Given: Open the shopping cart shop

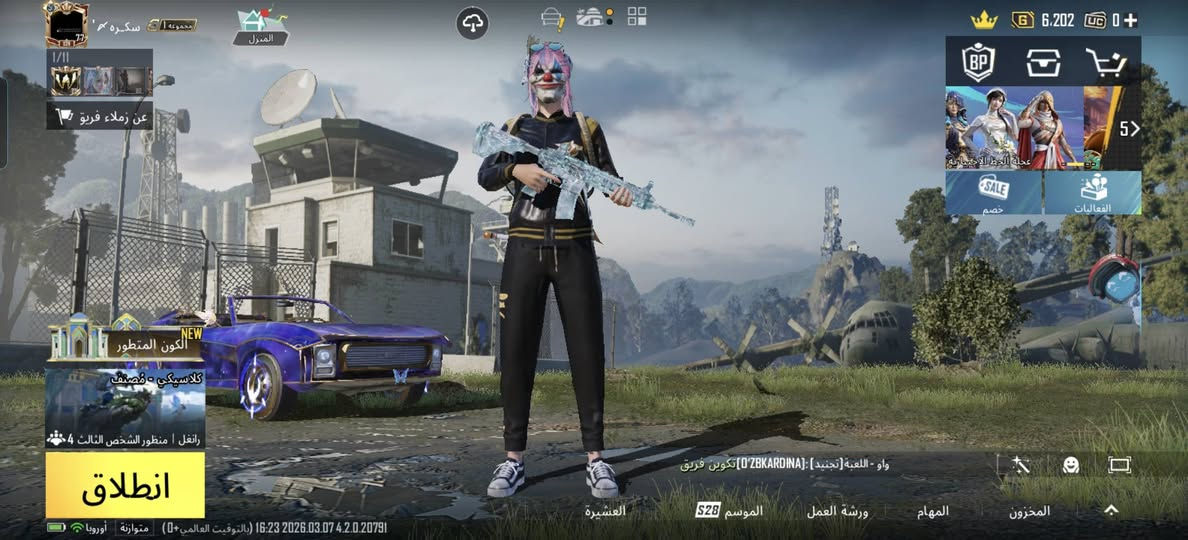Looking at the screenshot, I should (1107, 62).
